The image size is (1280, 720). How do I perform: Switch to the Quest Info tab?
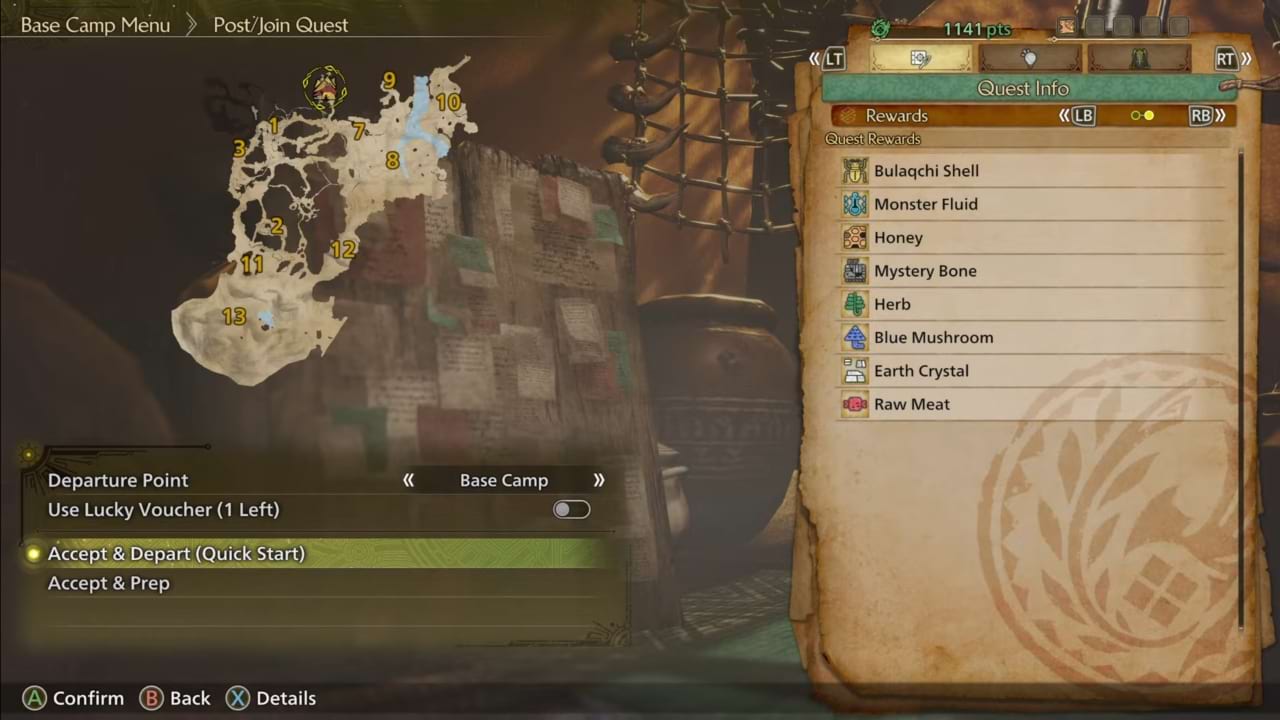pos(920,58)
